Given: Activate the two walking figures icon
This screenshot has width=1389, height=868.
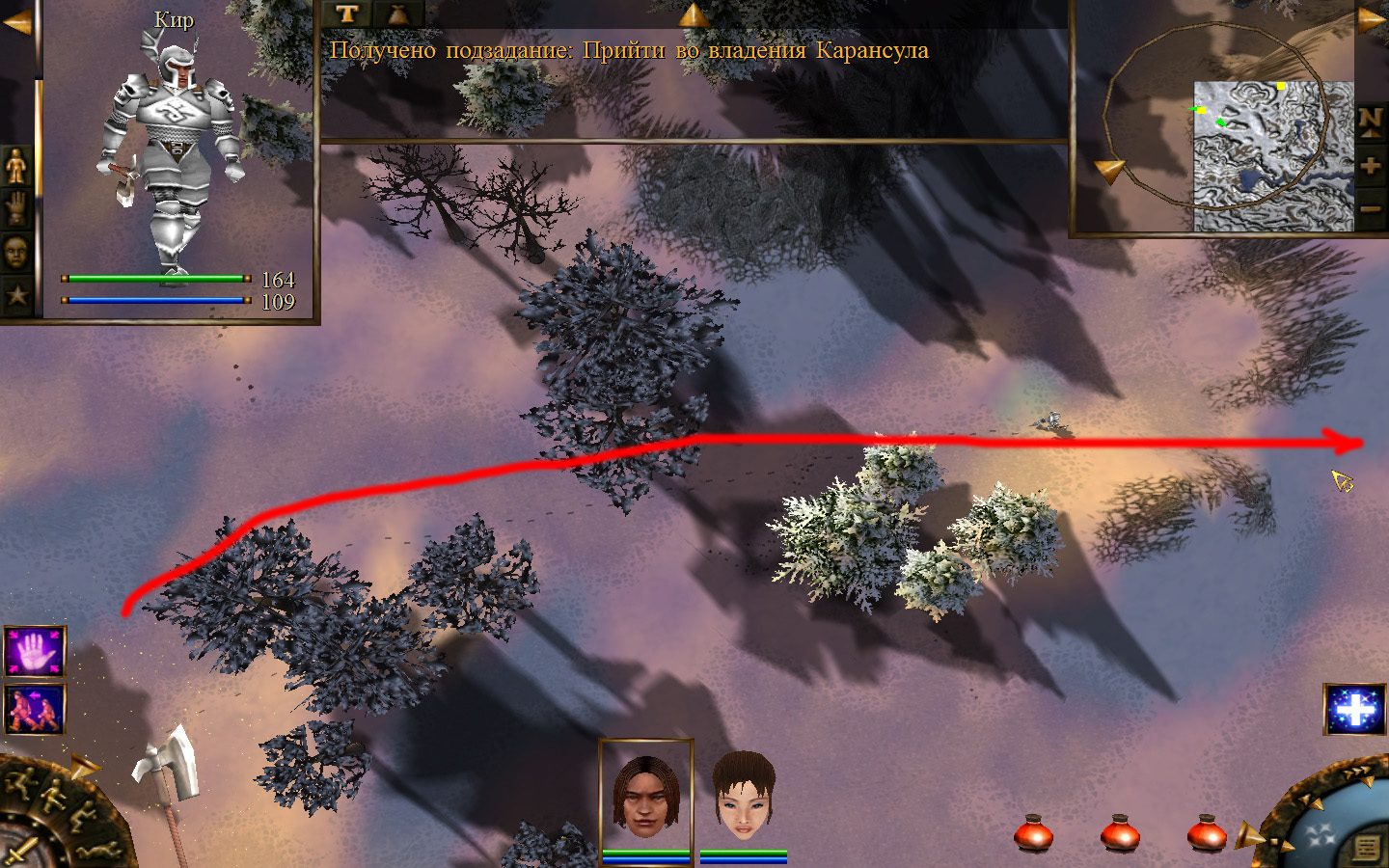Looking at the screenshot, I should click(35, 709).
